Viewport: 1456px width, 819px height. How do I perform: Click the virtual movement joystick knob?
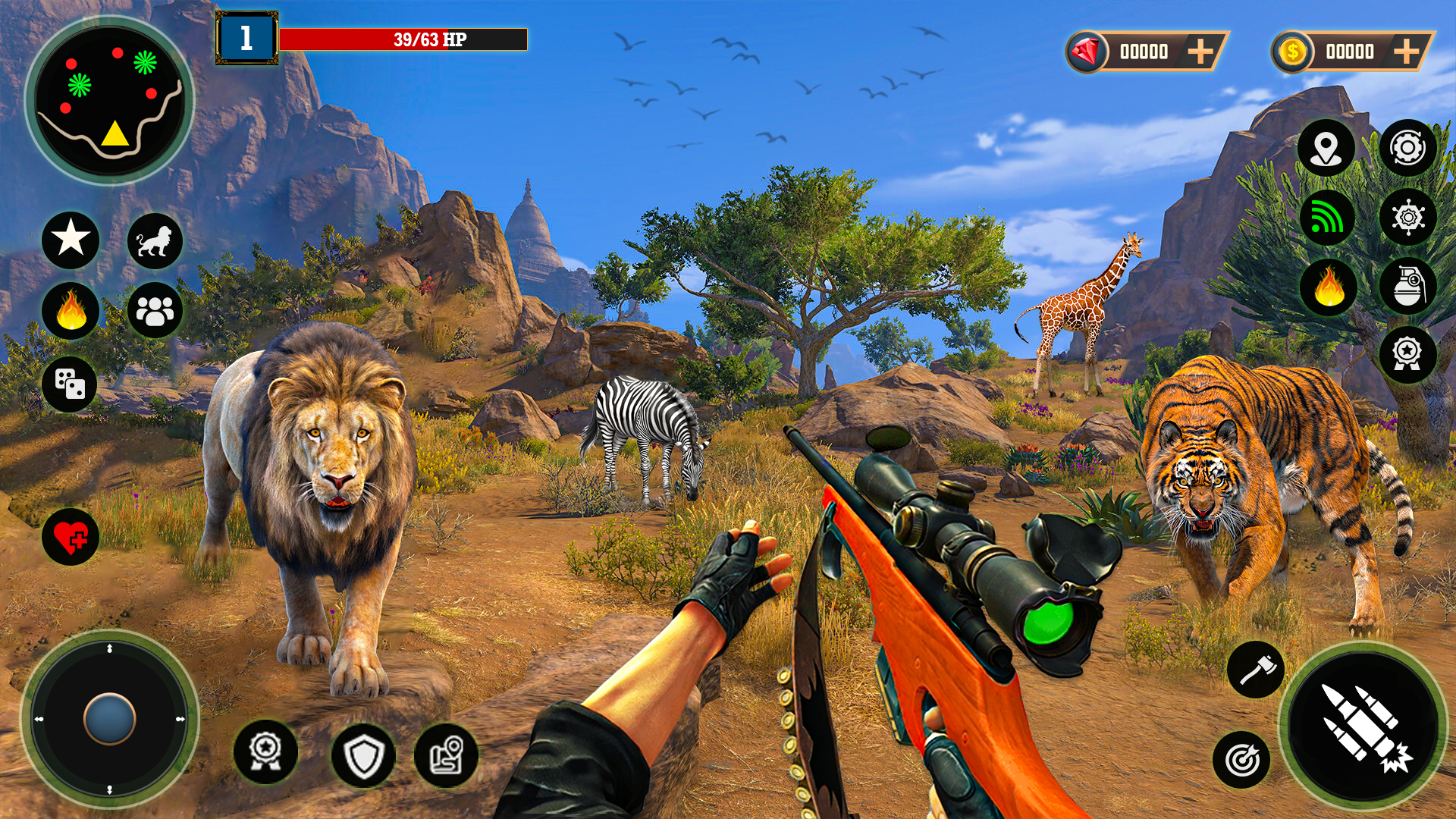coord(110,718)
